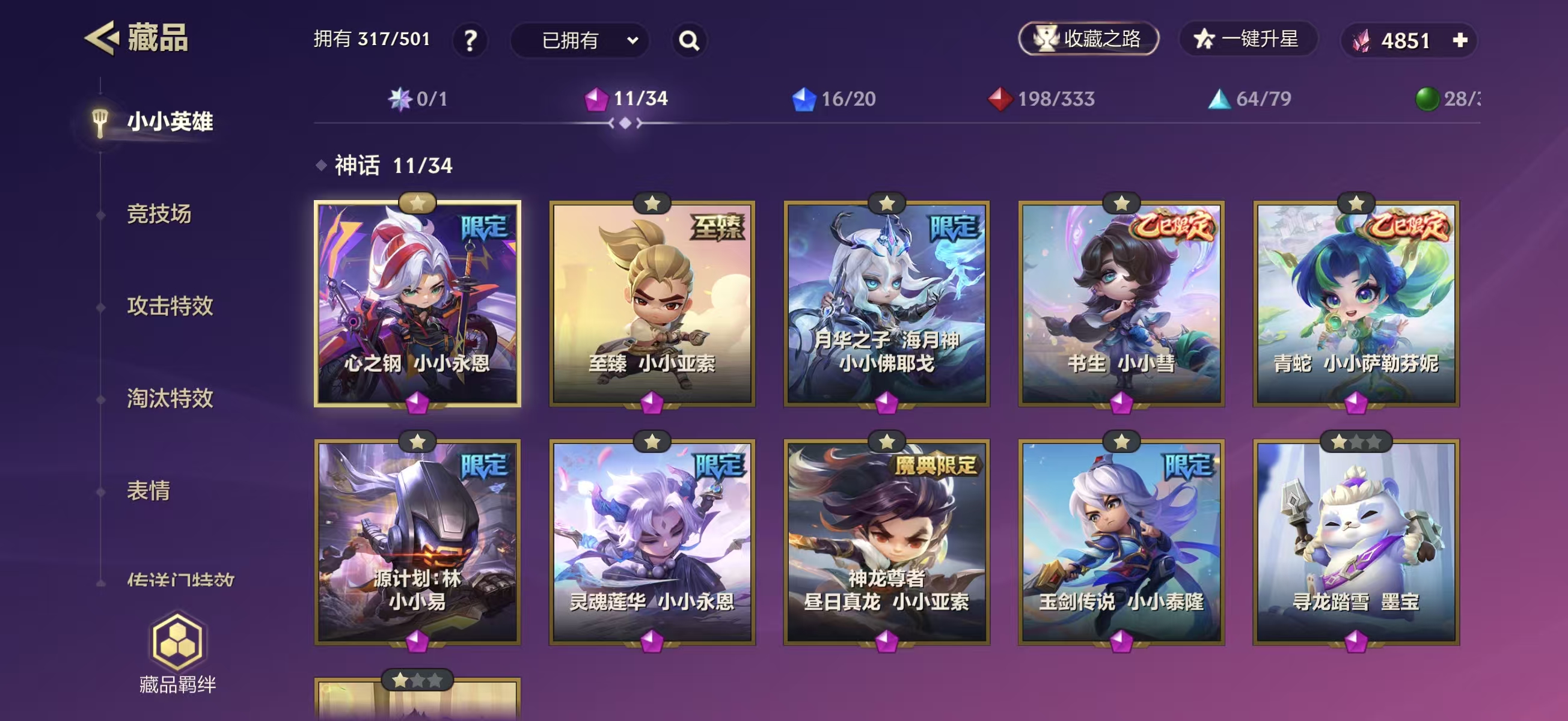This screenshot has width=1568, height=721.
Task: Select the 0/1 starburst rarity tab
Action: (418, 99)
